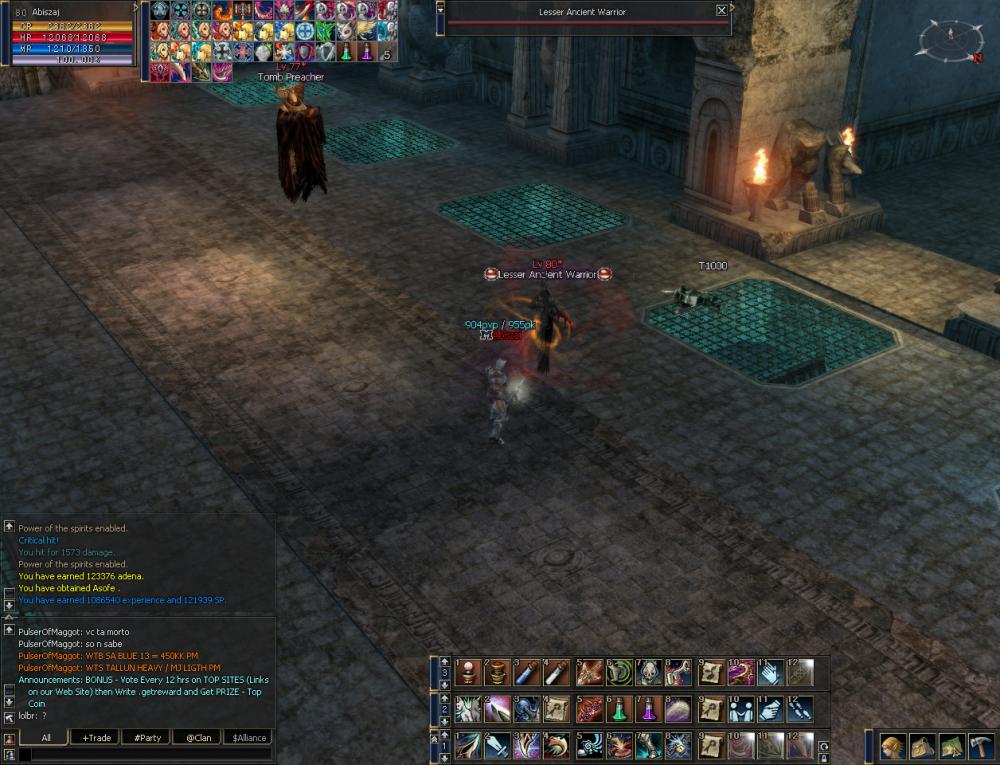
Task: Switch to the $Alliance chat tab
Action: [x=249, y=738]
